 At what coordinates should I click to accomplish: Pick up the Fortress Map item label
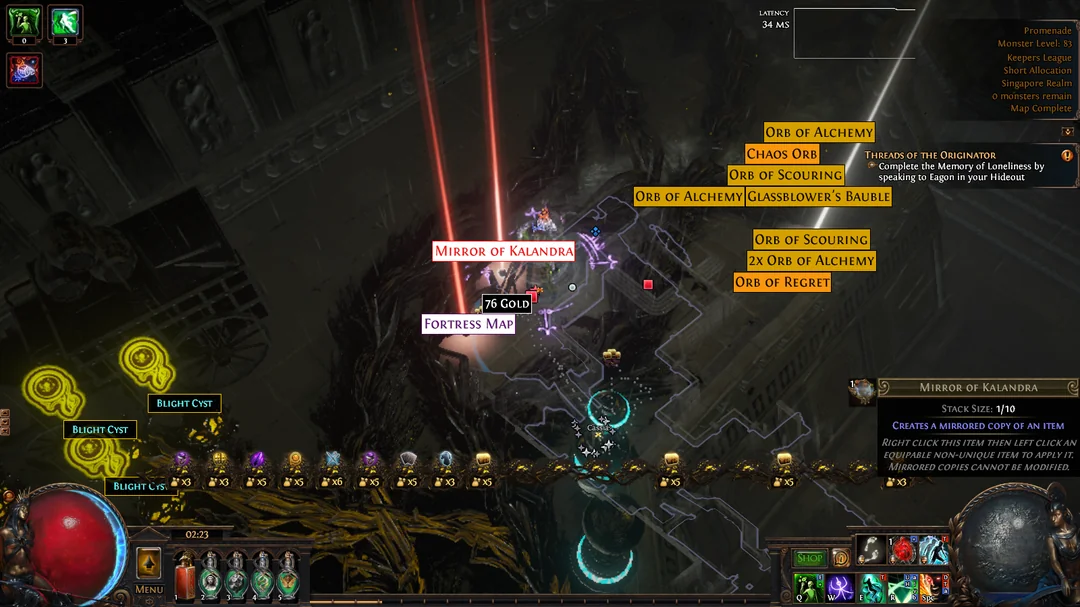[x=468, y=324]
